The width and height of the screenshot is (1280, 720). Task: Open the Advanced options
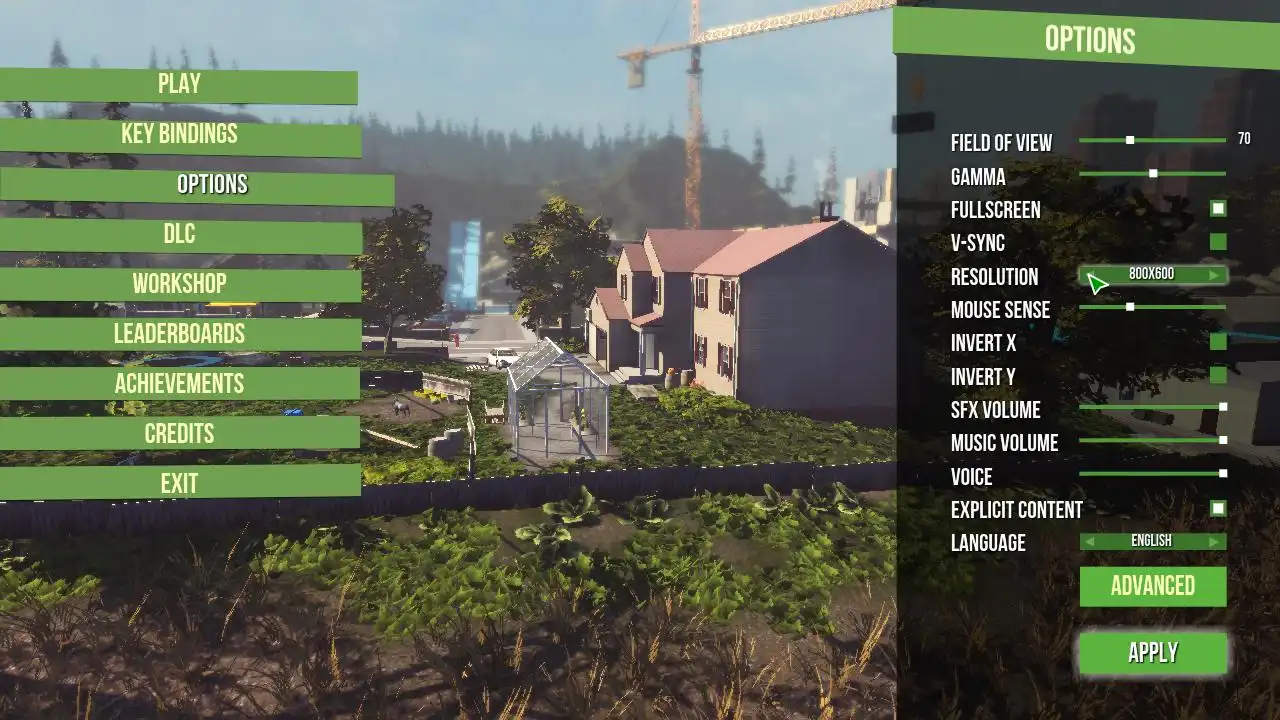tap(1153, 587)
